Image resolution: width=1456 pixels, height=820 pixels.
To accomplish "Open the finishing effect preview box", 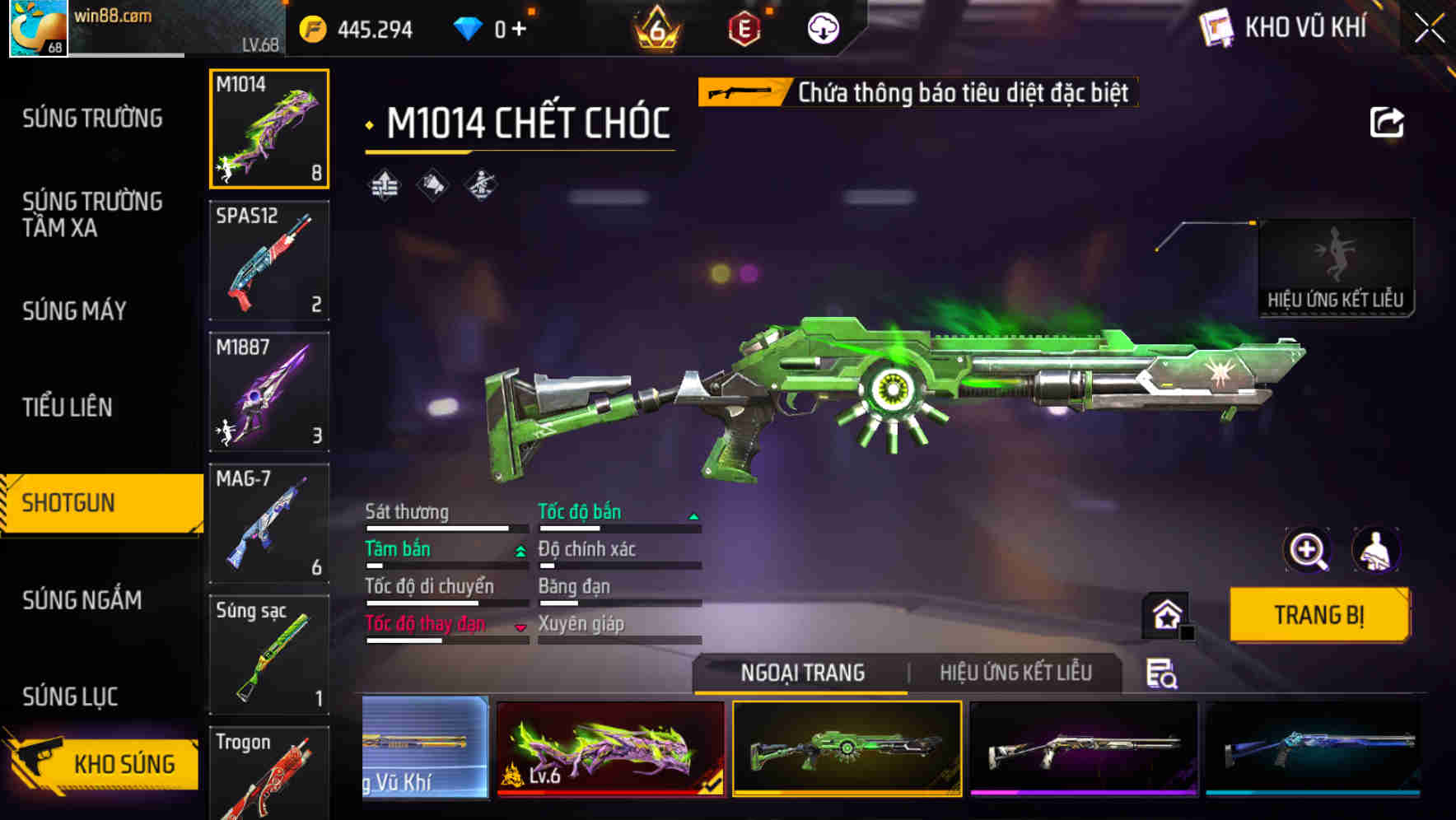I will pyautogui.click(x=1335, y=268).
